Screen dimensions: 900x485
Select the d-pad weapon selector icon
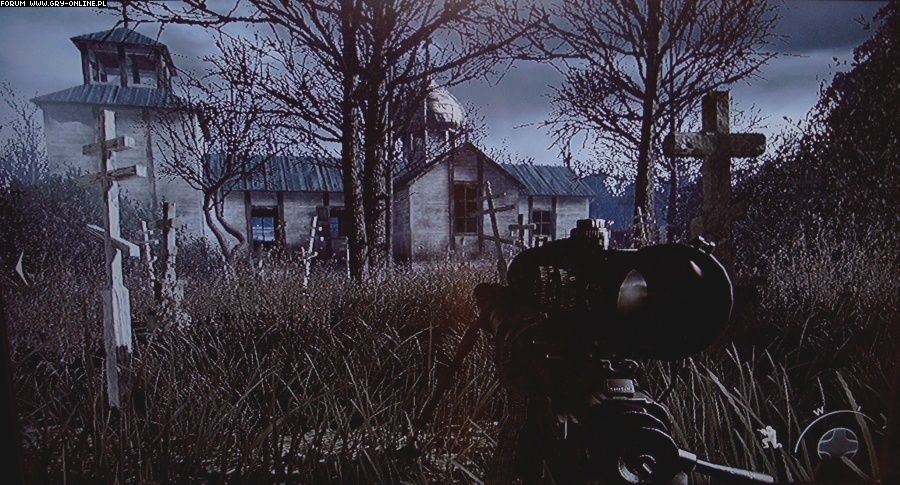pyautogui.click(x=838, y=441)
